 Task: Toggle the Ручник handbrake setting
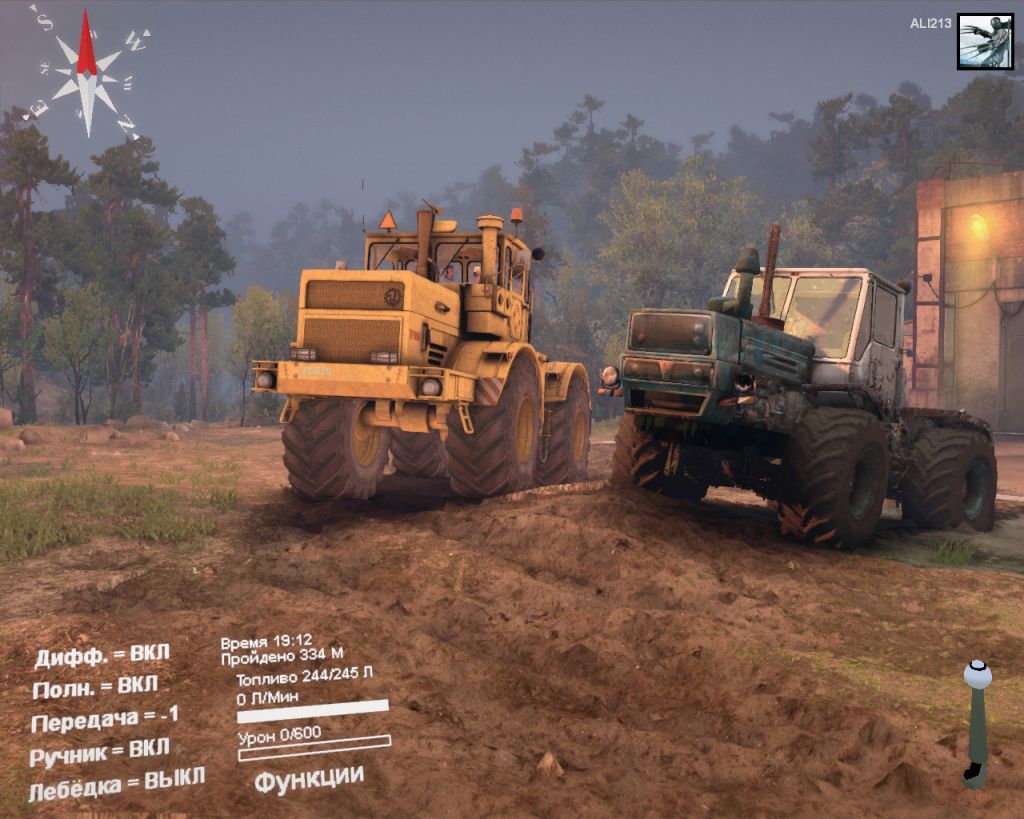tap(99, 752)
